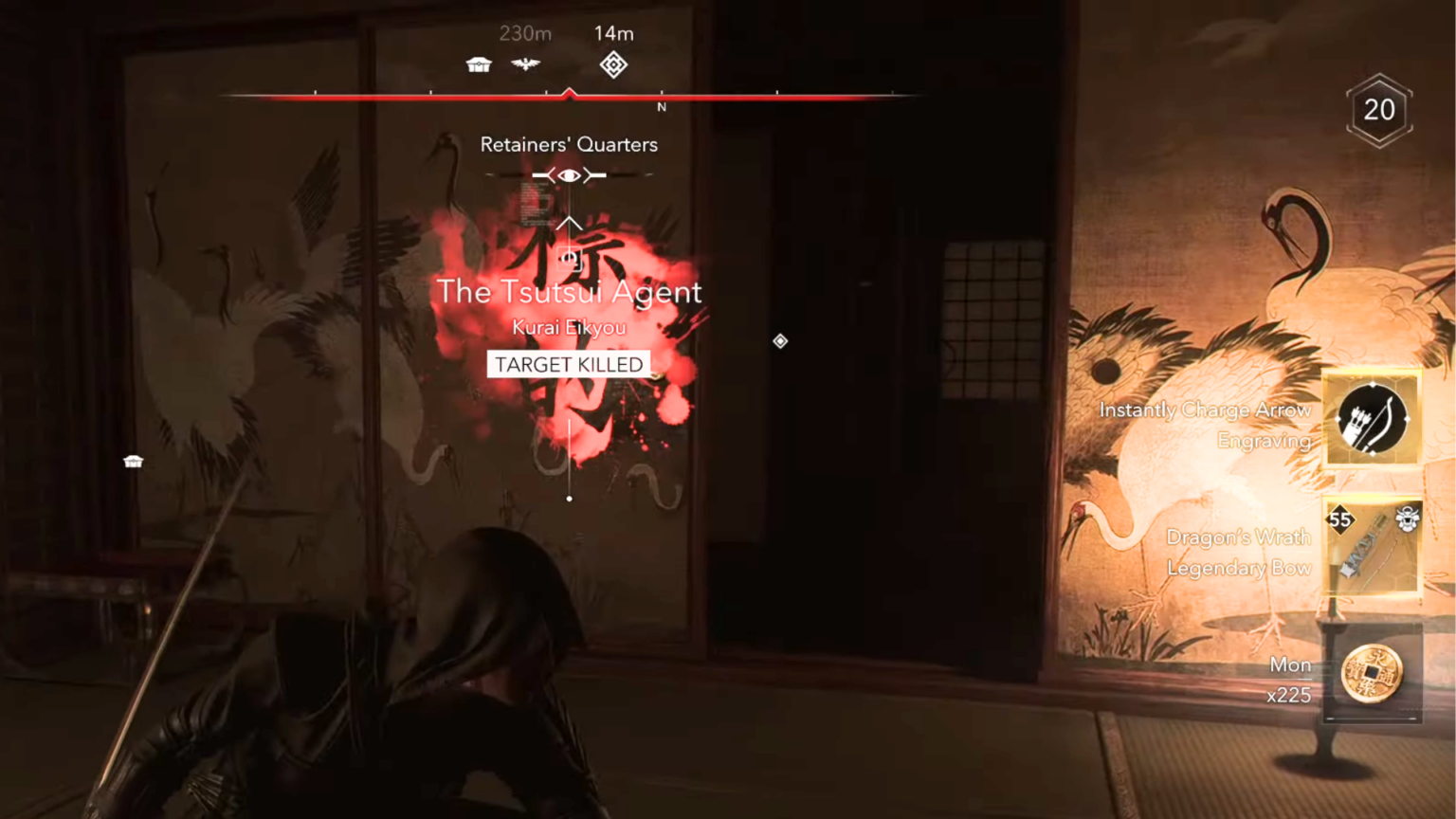Click The Tsutsui Agent target name
Image resolution: width=1456 pixels, height=819 pixels.
[x=569, y=292]
